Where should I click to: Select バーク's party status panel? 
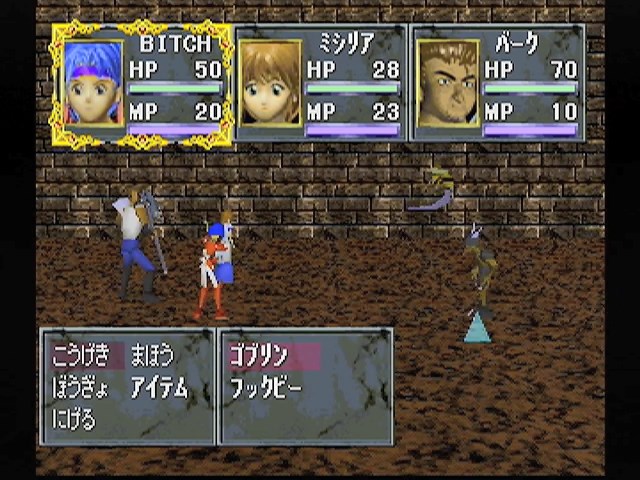coord(497,85)
